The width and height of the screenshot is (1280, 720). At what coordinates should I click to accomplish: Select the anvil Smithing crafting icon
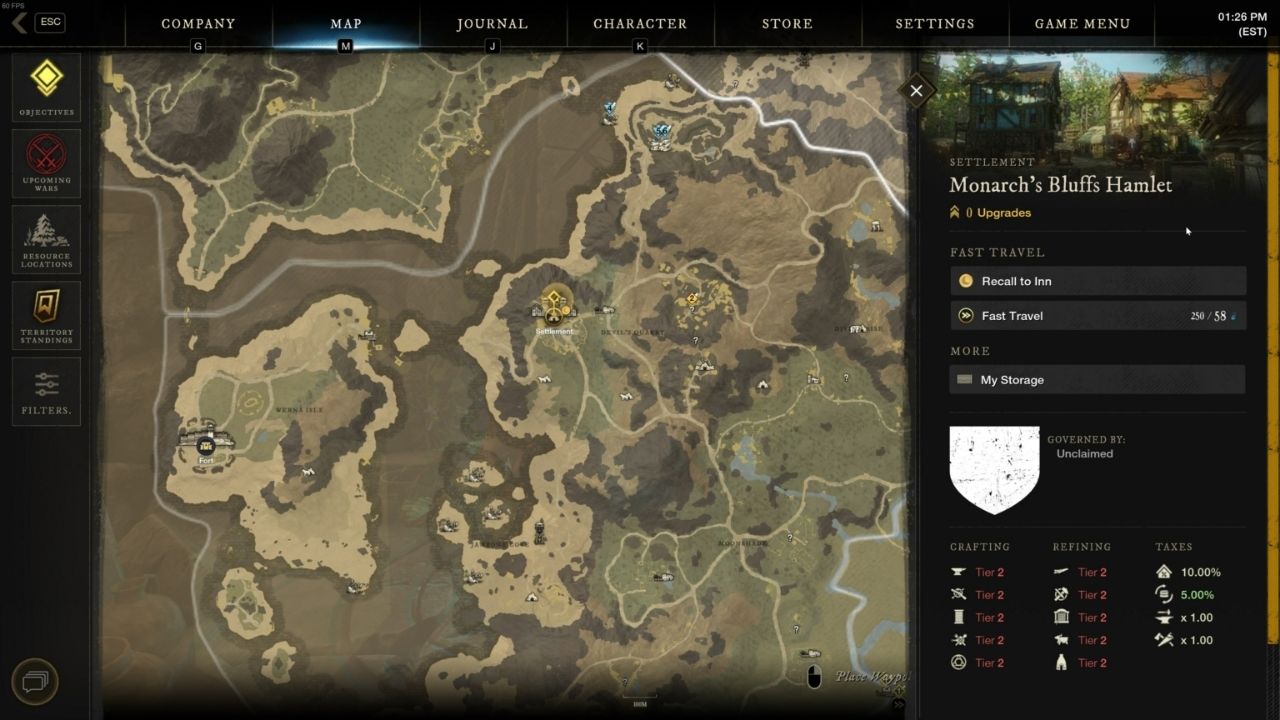pyautogui.click(x=959, y=572)
